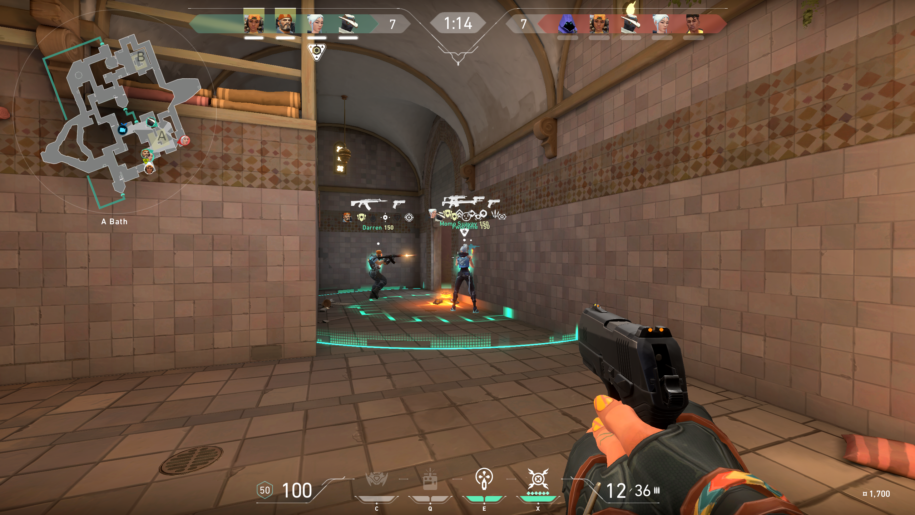
Task: Click the enemy Omen hooded portrait
Action: pos(568,22)
